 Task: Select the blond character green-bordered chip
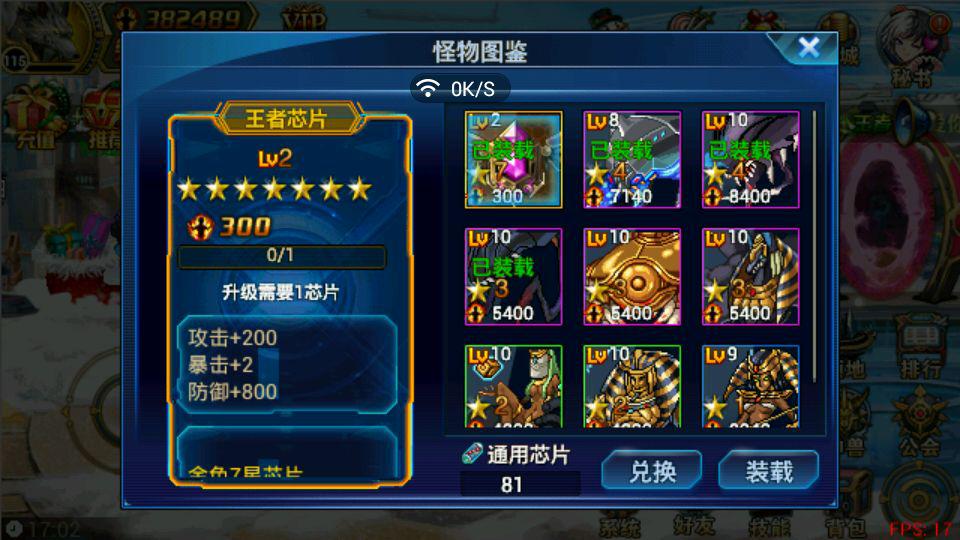click(513, 386)
